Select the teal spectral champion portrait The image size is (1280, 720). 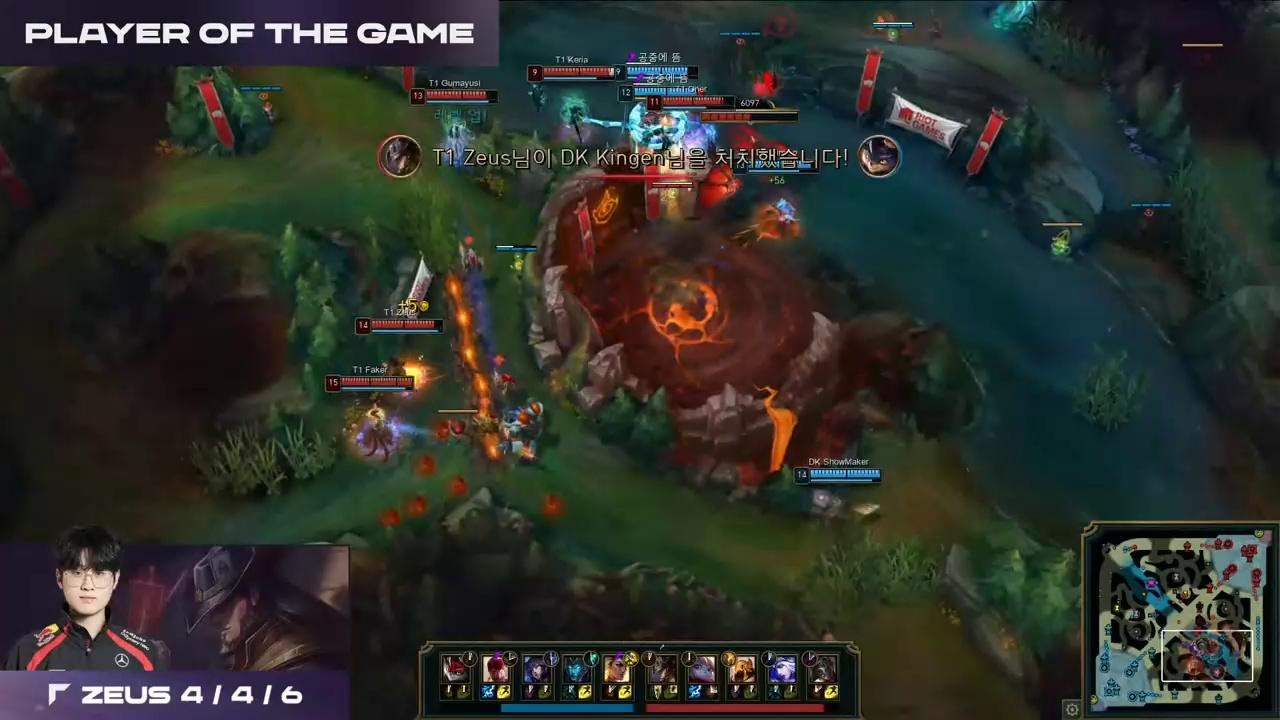pos(577,668)
